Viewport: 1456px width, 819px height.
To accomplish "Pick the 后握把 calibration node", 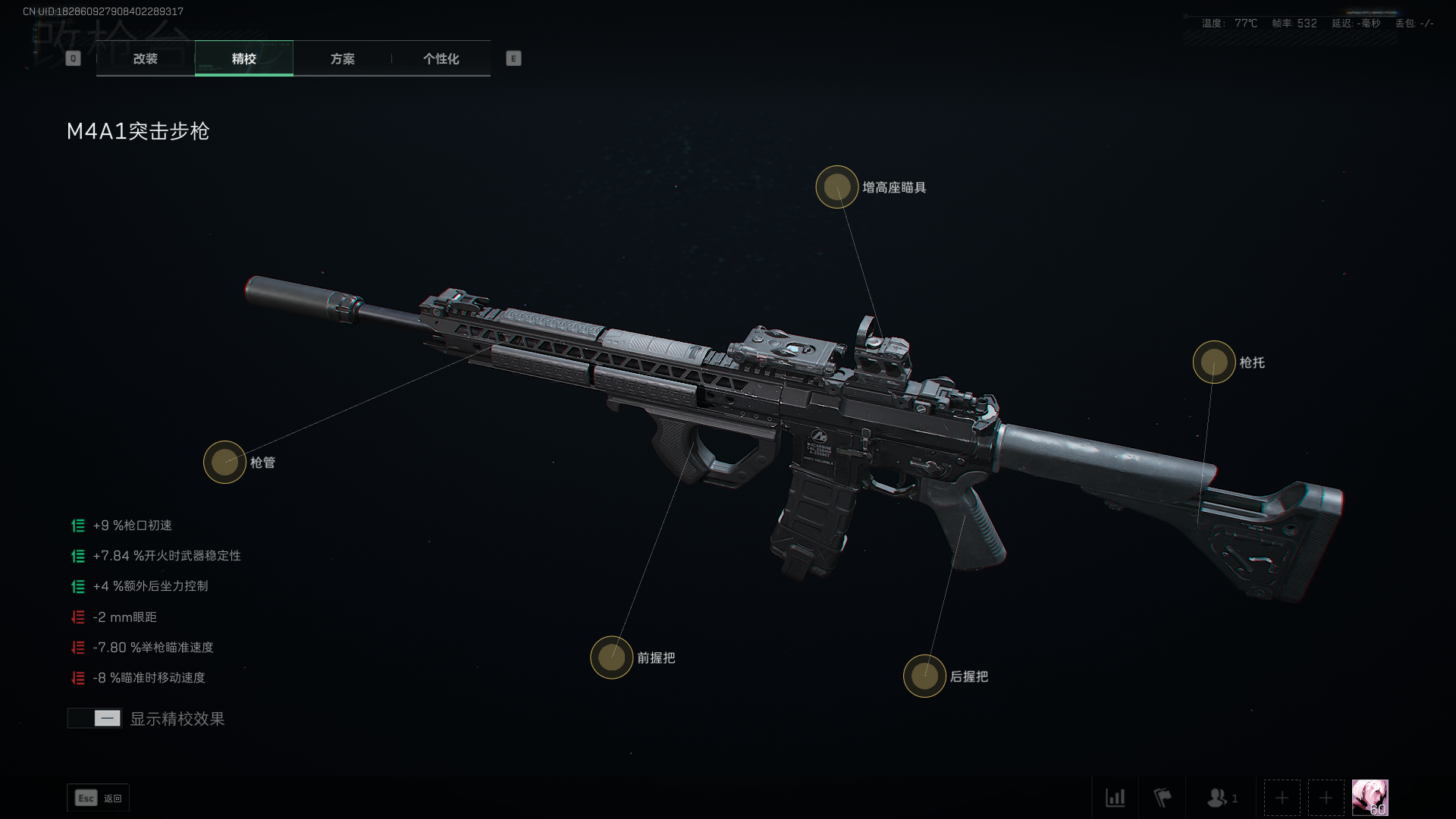I will click(x=924, y=676).
